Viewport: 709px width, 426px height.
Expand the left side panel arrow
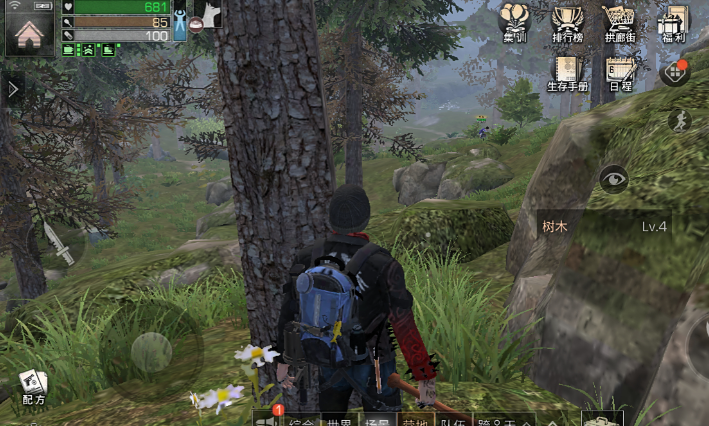[x=12, y=90]
